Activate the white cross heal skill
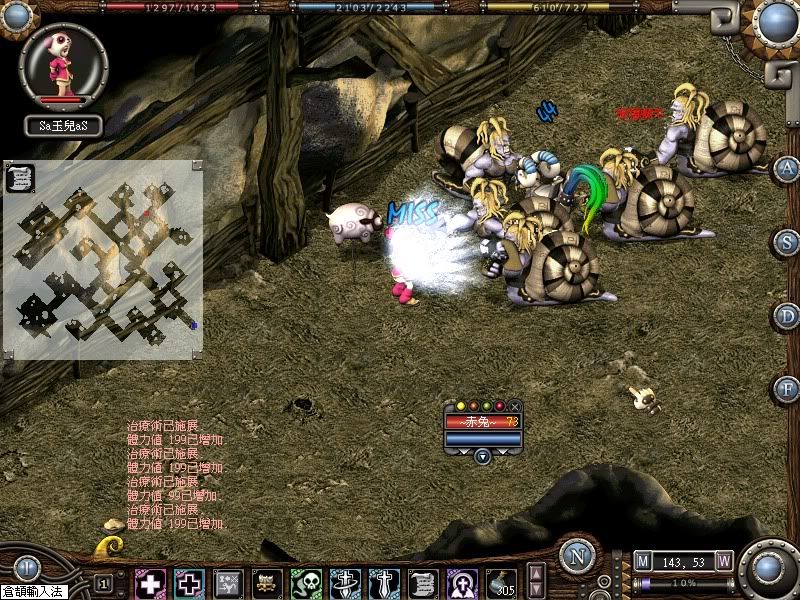Image resolution: width=800 pixels, height=600 pixels. point(151,583)
